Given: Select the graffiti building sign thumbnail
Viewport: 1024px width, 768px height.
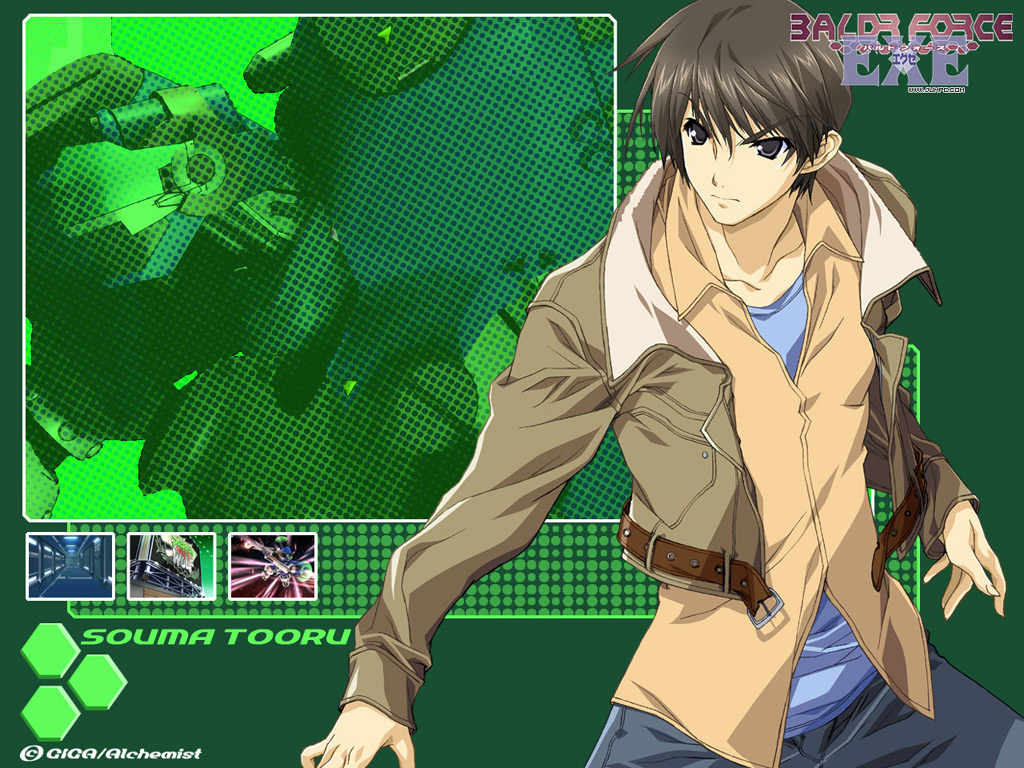Looking at the screenshot, I should pos(171,566).
